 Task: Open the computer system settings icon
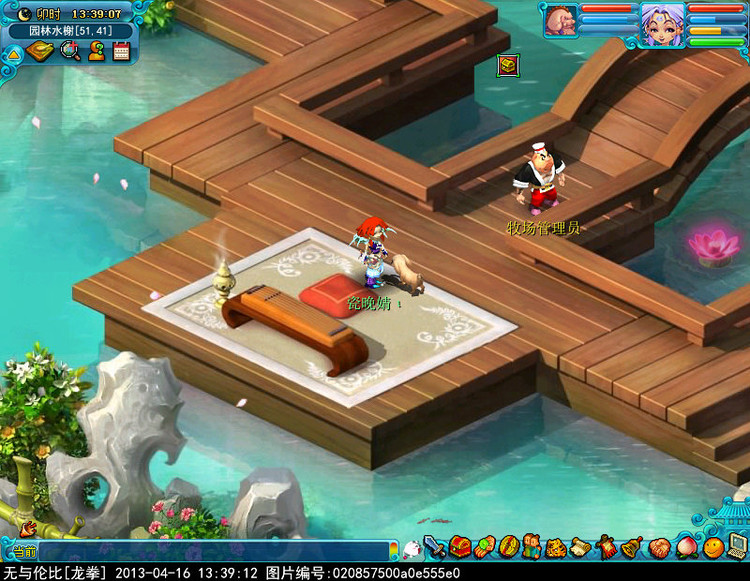coord(737,545)
